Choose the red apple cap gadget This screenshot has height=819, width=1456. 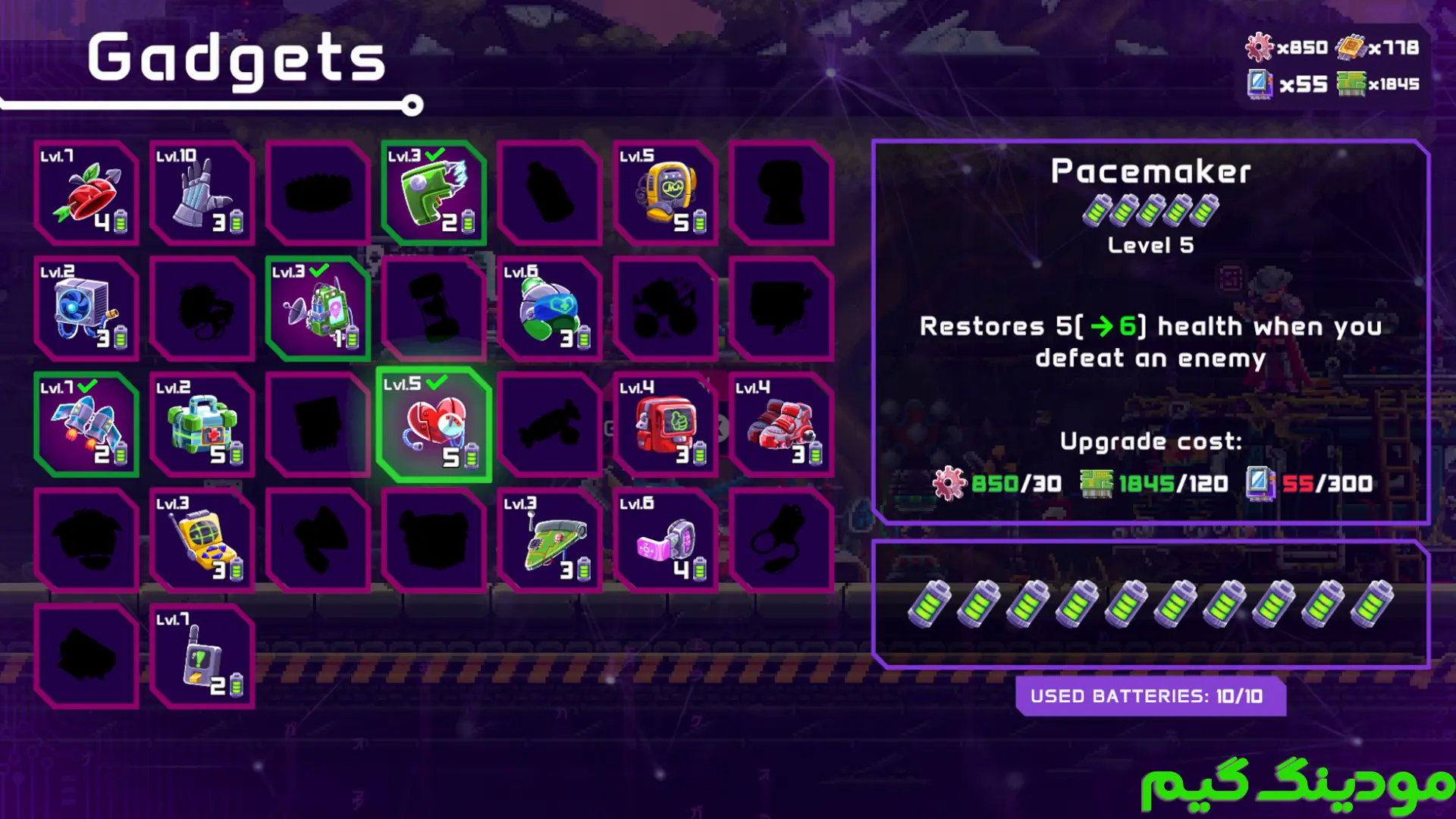coord(86,193)
